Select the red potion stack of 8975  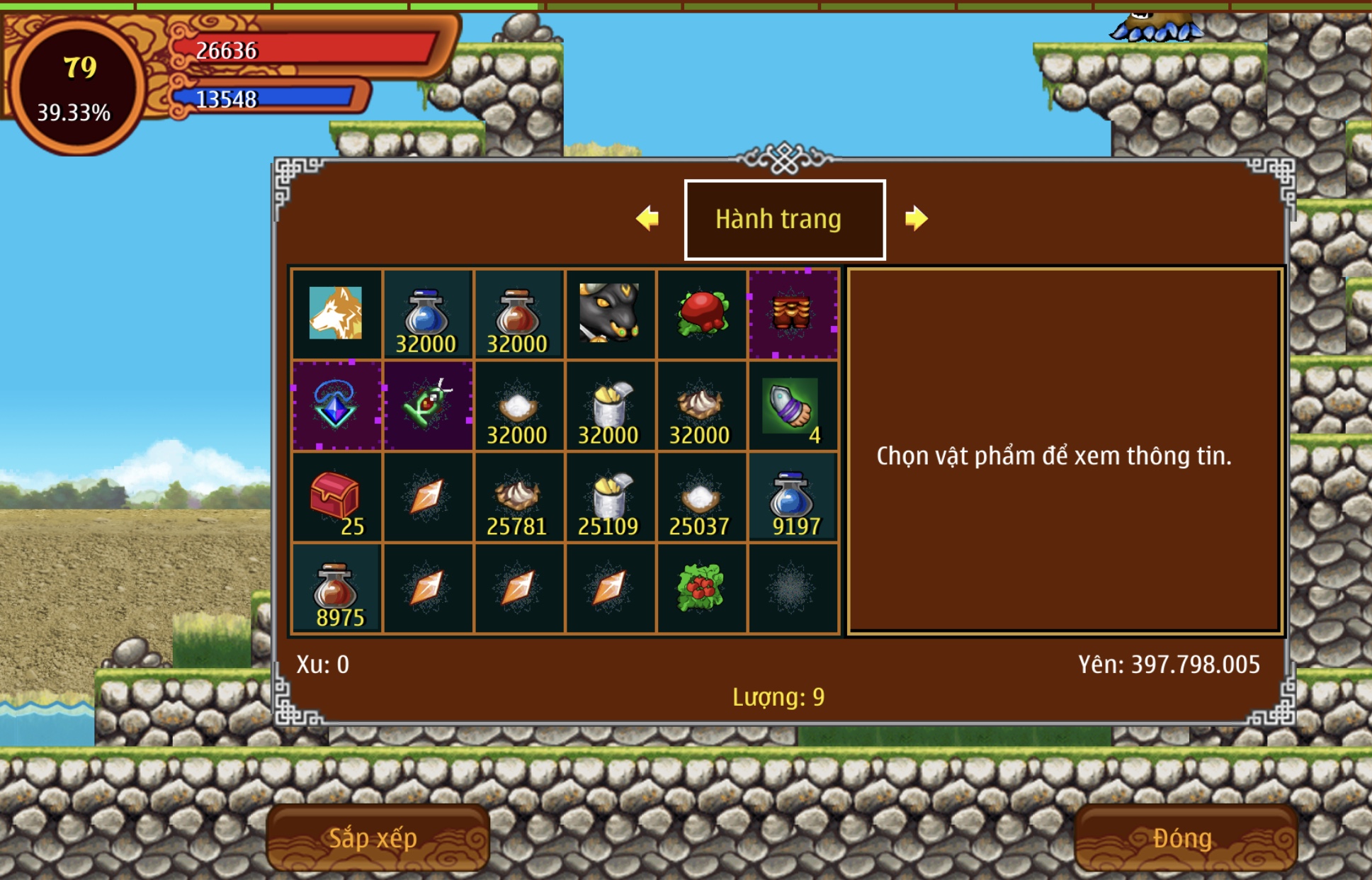tap(336, 589)
